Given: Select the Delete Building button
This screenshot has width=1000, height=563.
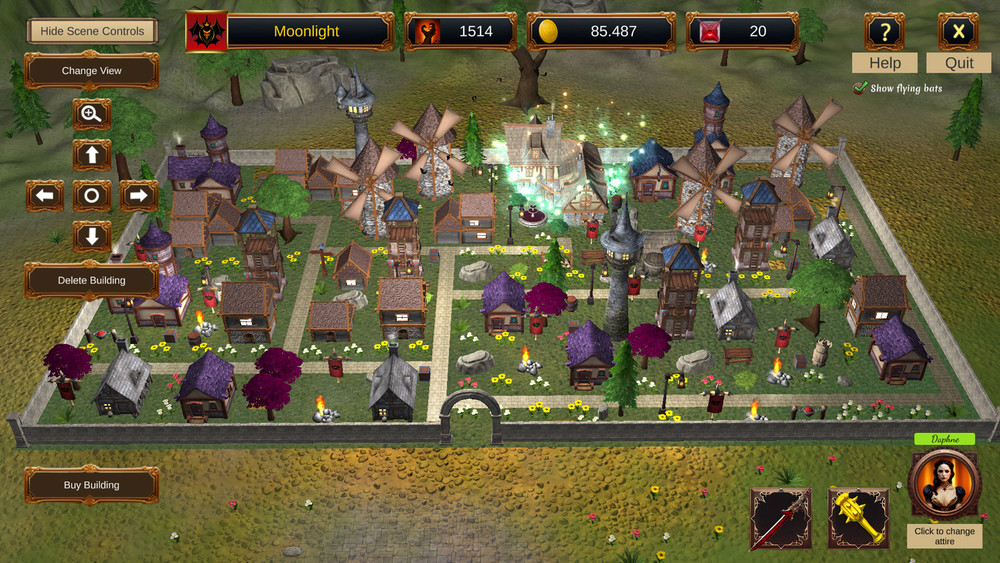Looking at the screenshot, I should click(92, 280).
